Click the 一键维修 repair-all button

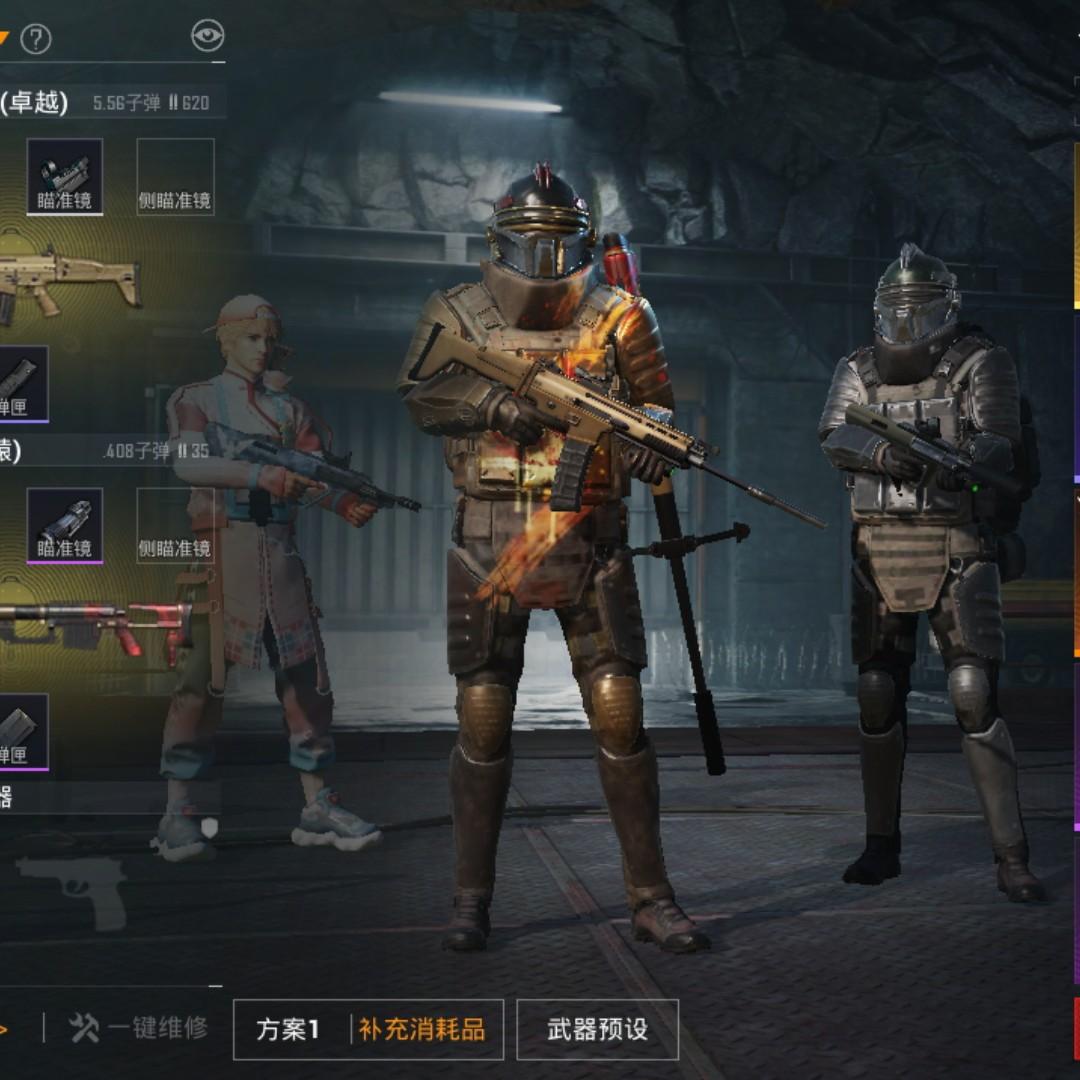(140, 1027)
